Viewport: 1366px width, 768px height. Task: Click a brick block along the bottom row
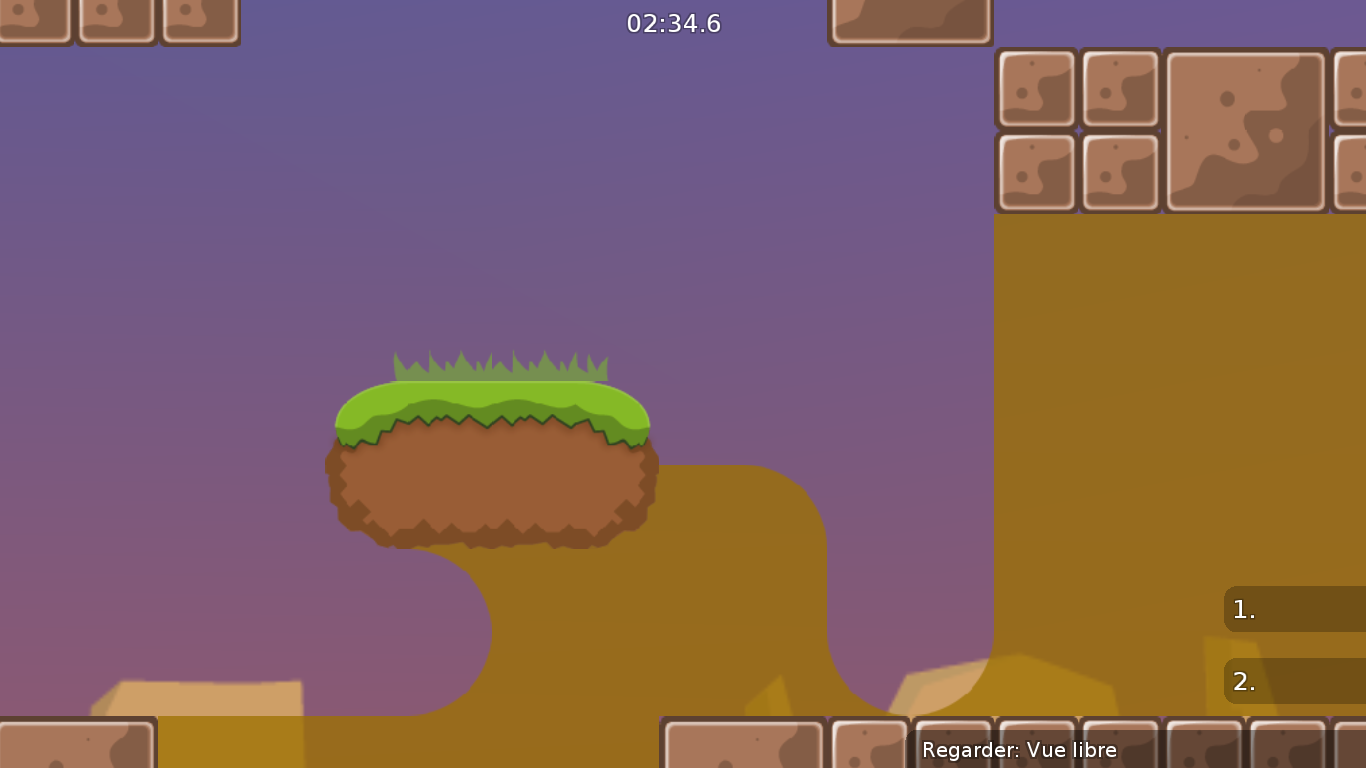pos(743,745)
